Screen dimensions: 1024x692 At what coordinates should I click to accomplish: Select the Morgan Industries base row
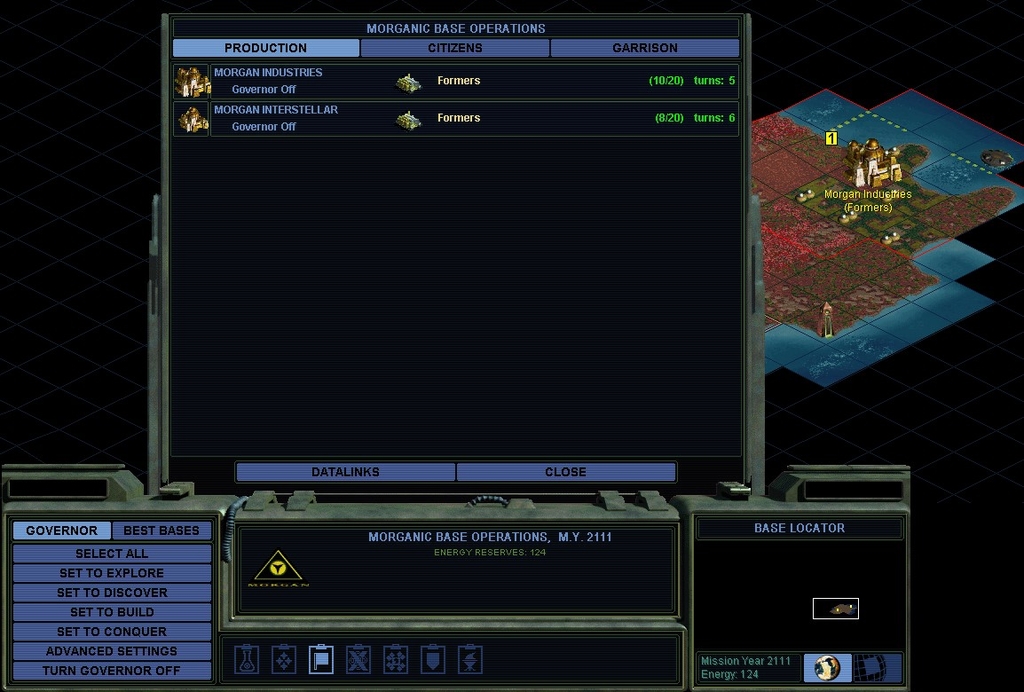456,81
